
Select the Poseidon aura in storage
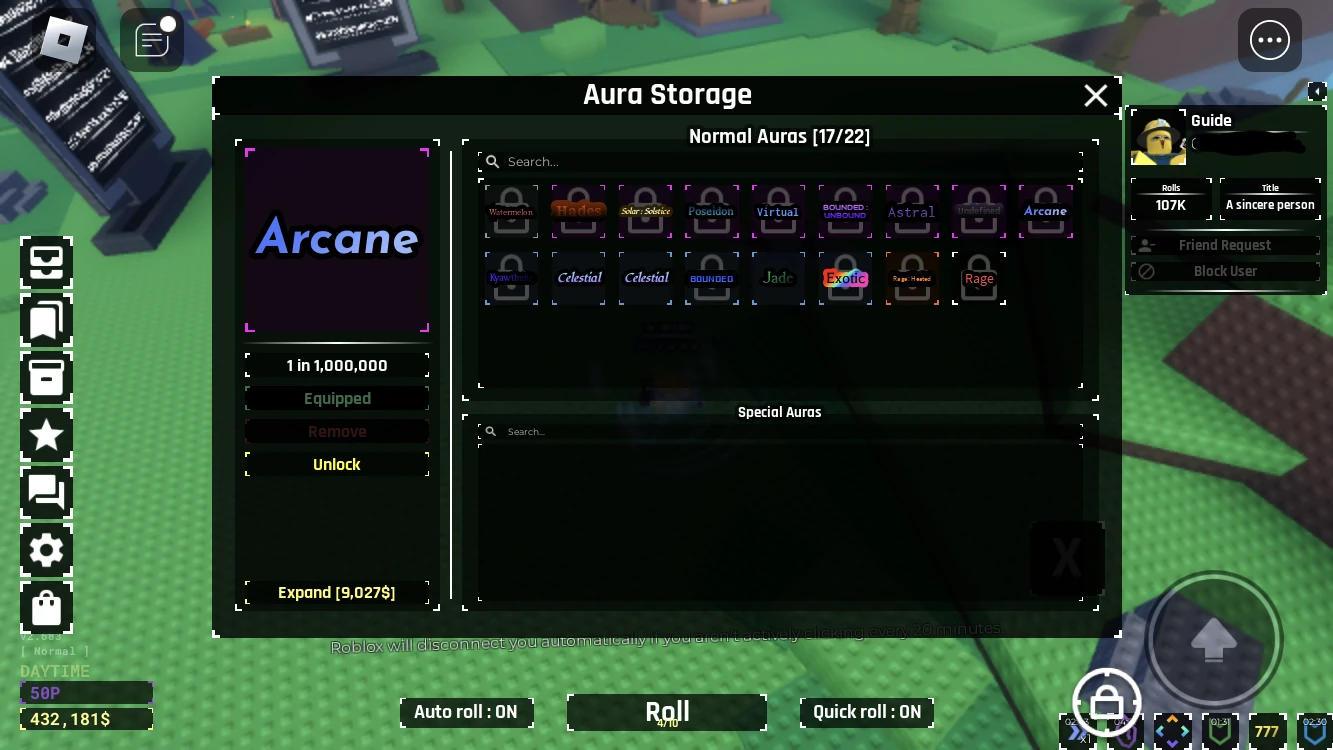tap(712, 211)
